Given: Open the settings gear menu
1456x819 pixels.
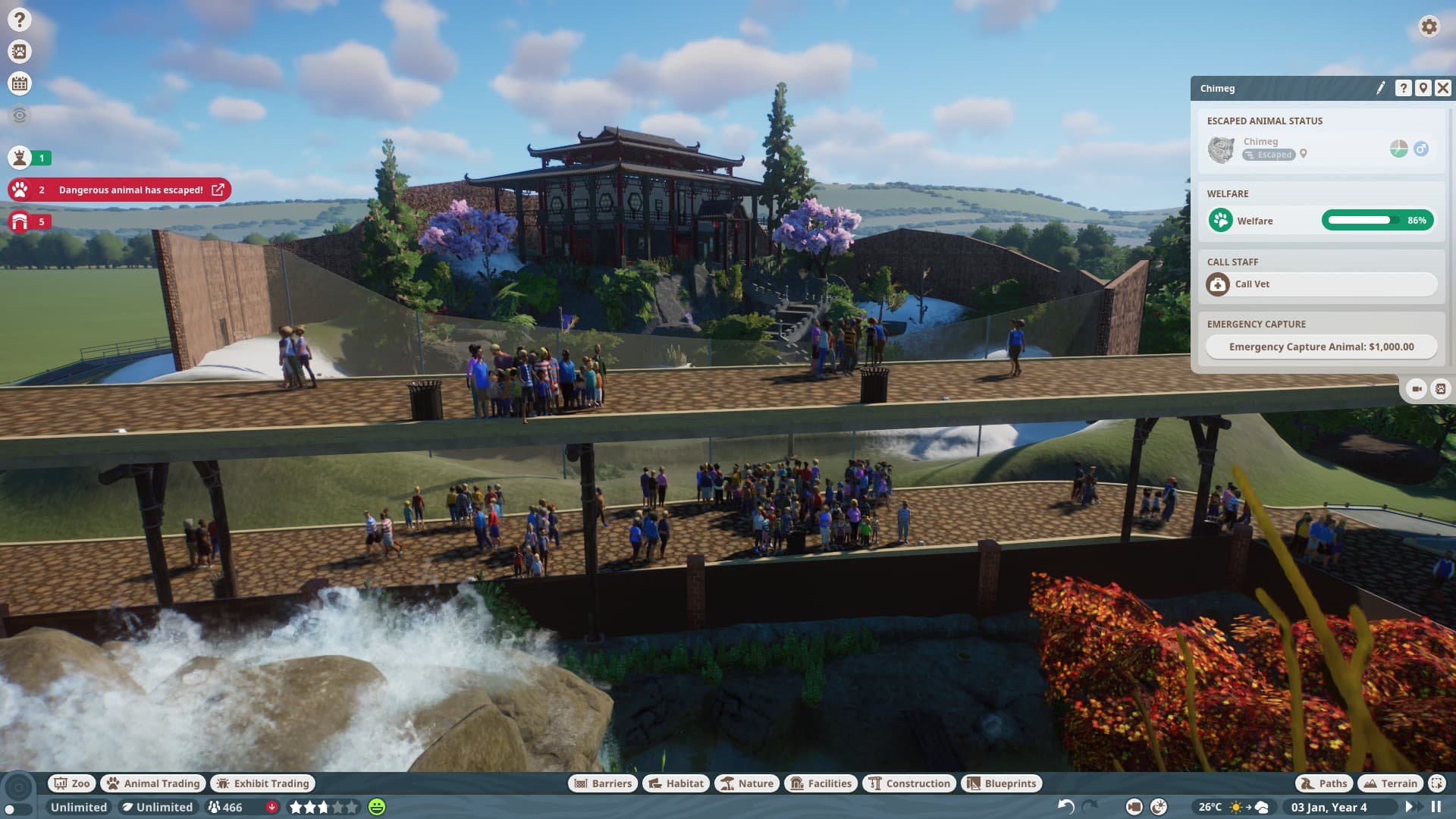Looking at the screenshot, I should [1429, 27].
